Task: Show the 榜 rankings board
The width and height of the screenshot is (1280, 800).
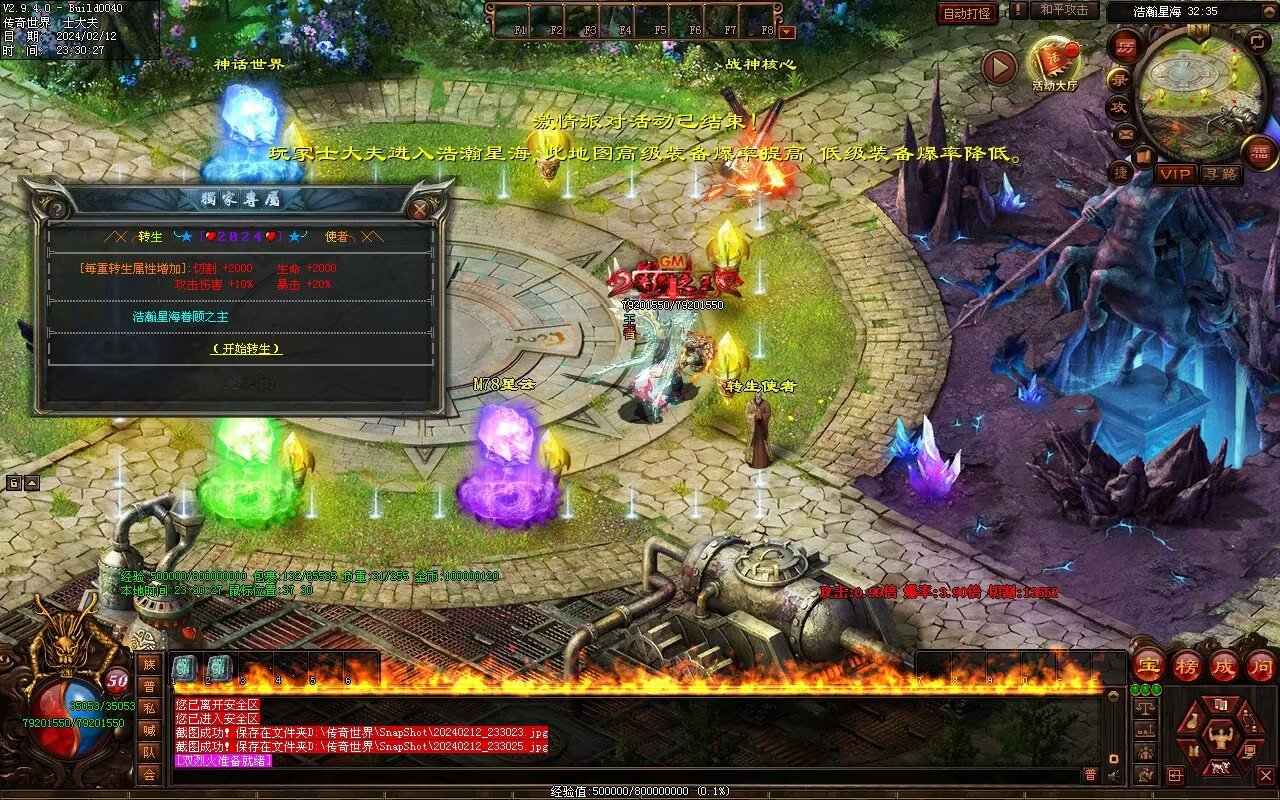Action: click(1186, 665)
